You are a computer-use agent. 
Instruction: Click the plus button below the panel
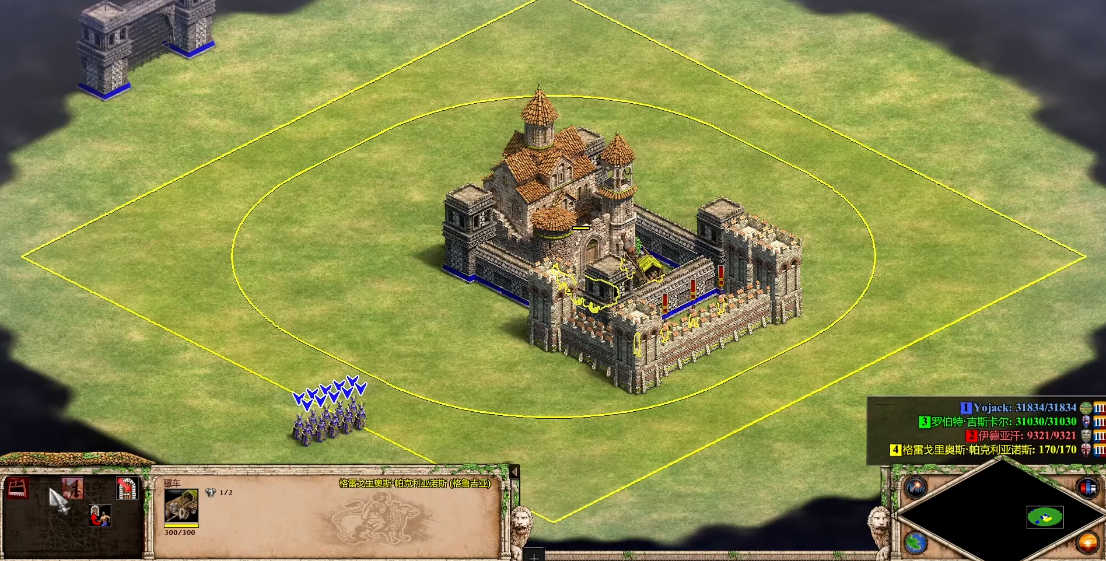click(x=534, y=554)
